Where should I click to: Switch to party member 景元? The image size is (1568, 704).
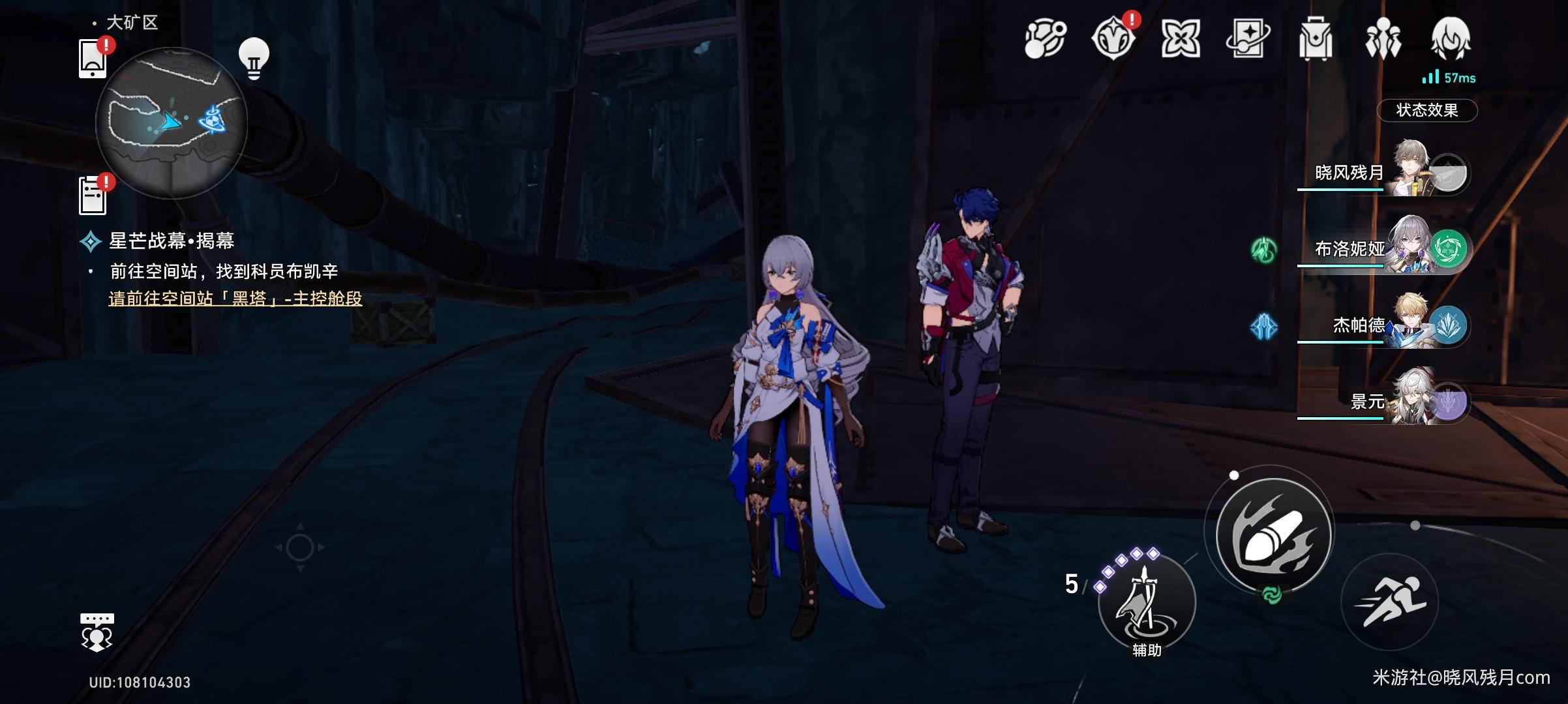pos(1383,402)
